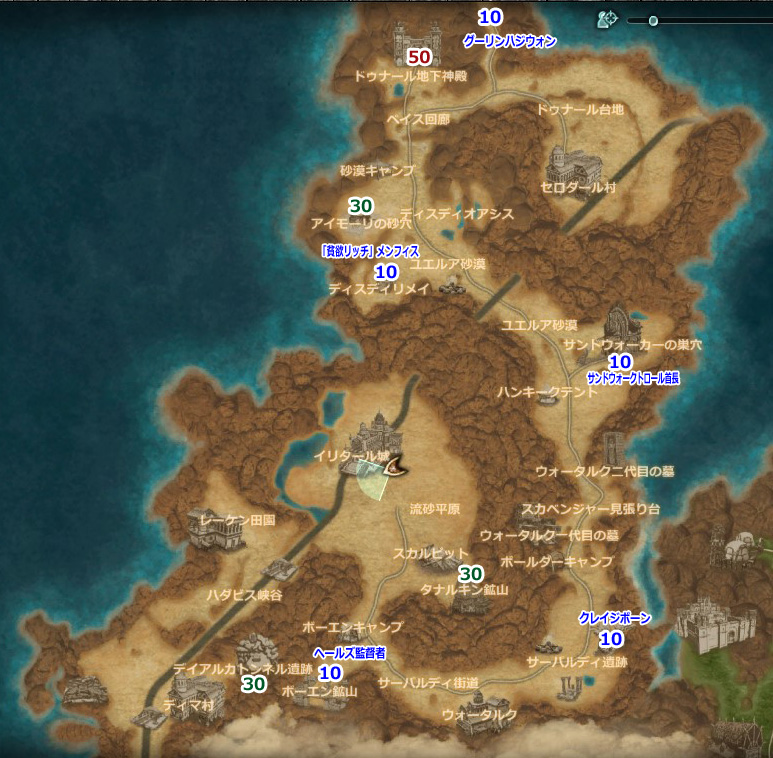Click the level 30 marker above アイモーリの砂穴

tap(361, 205)
